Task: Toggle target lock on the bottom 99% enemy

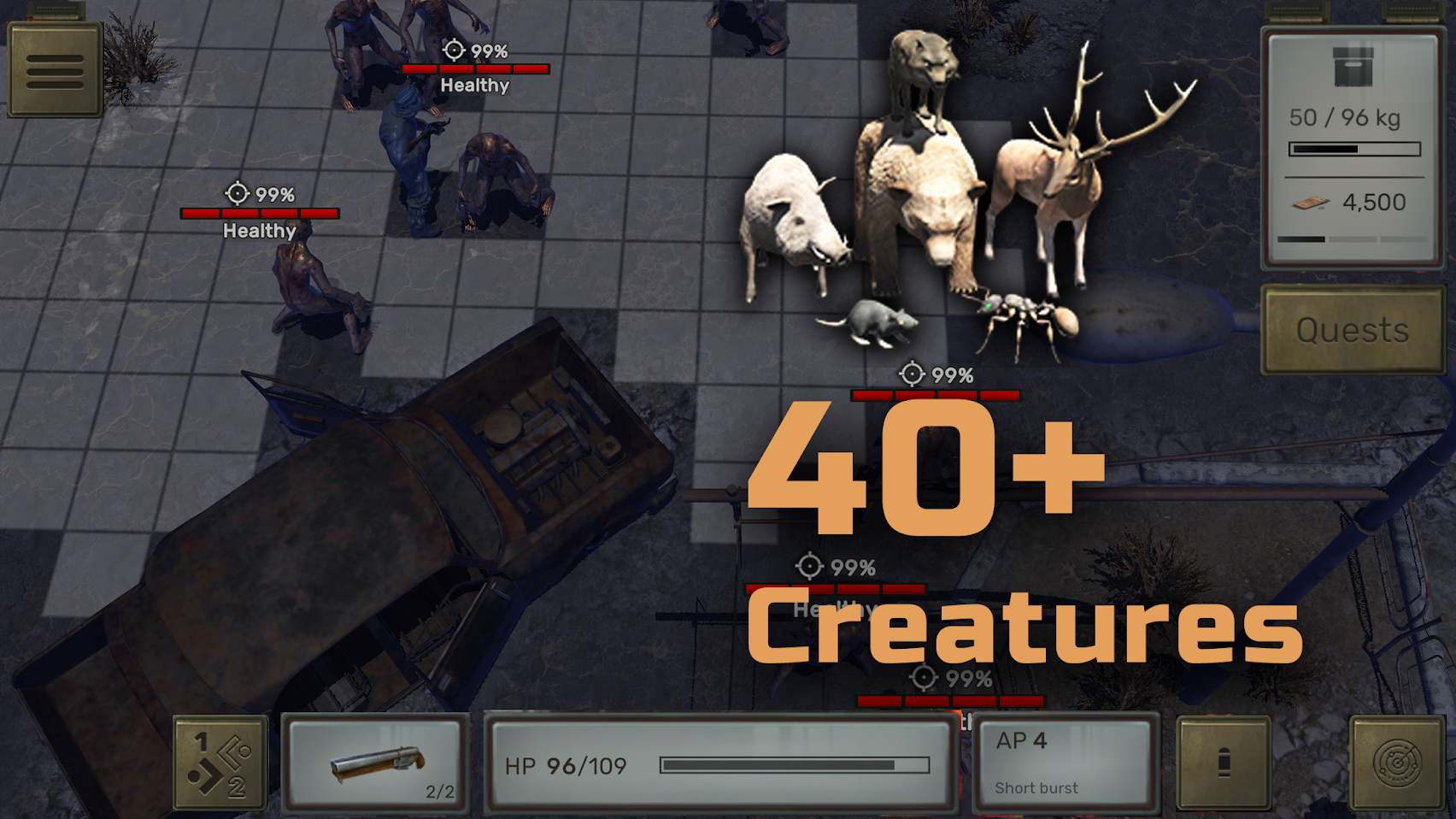Action: (923, 679)
